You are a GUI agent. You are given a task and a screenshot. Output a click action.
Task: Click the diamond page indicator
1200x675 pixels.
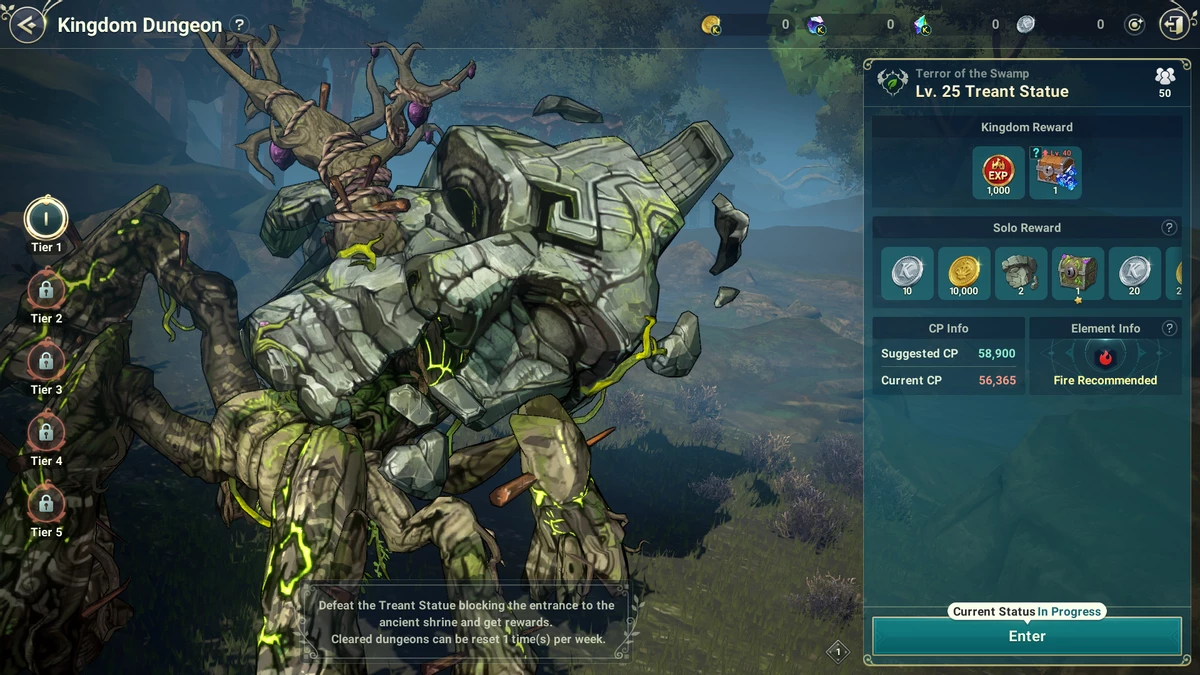click(838, 653)
